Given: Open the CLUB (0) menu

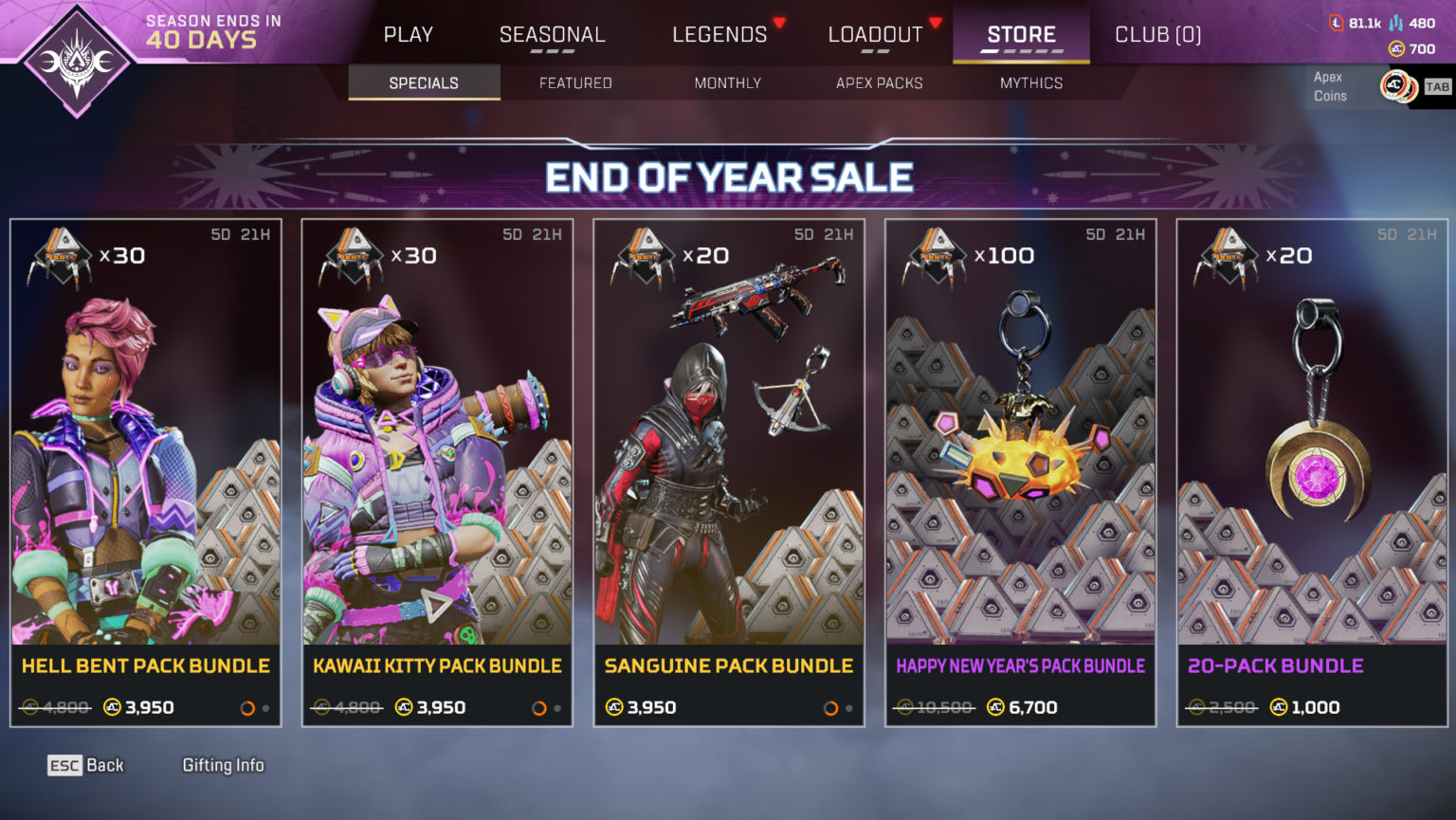Looking at the screenshot, I should (1157, 33).
